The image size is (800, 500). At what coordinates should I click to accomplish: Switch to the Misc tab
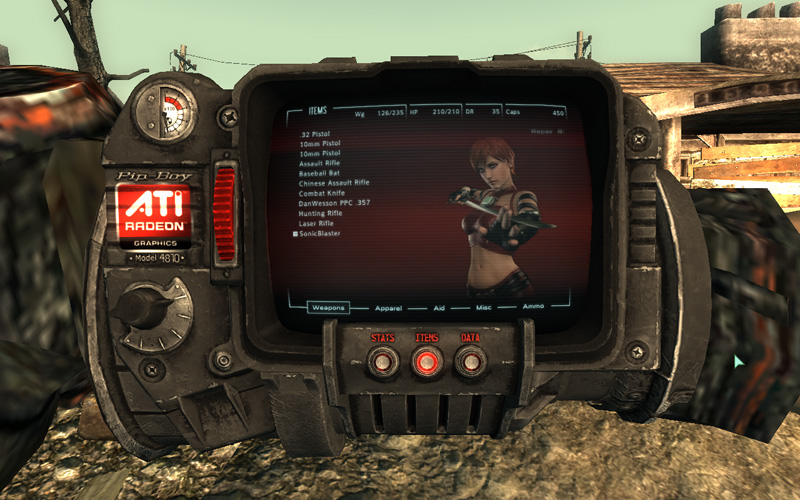483,308
